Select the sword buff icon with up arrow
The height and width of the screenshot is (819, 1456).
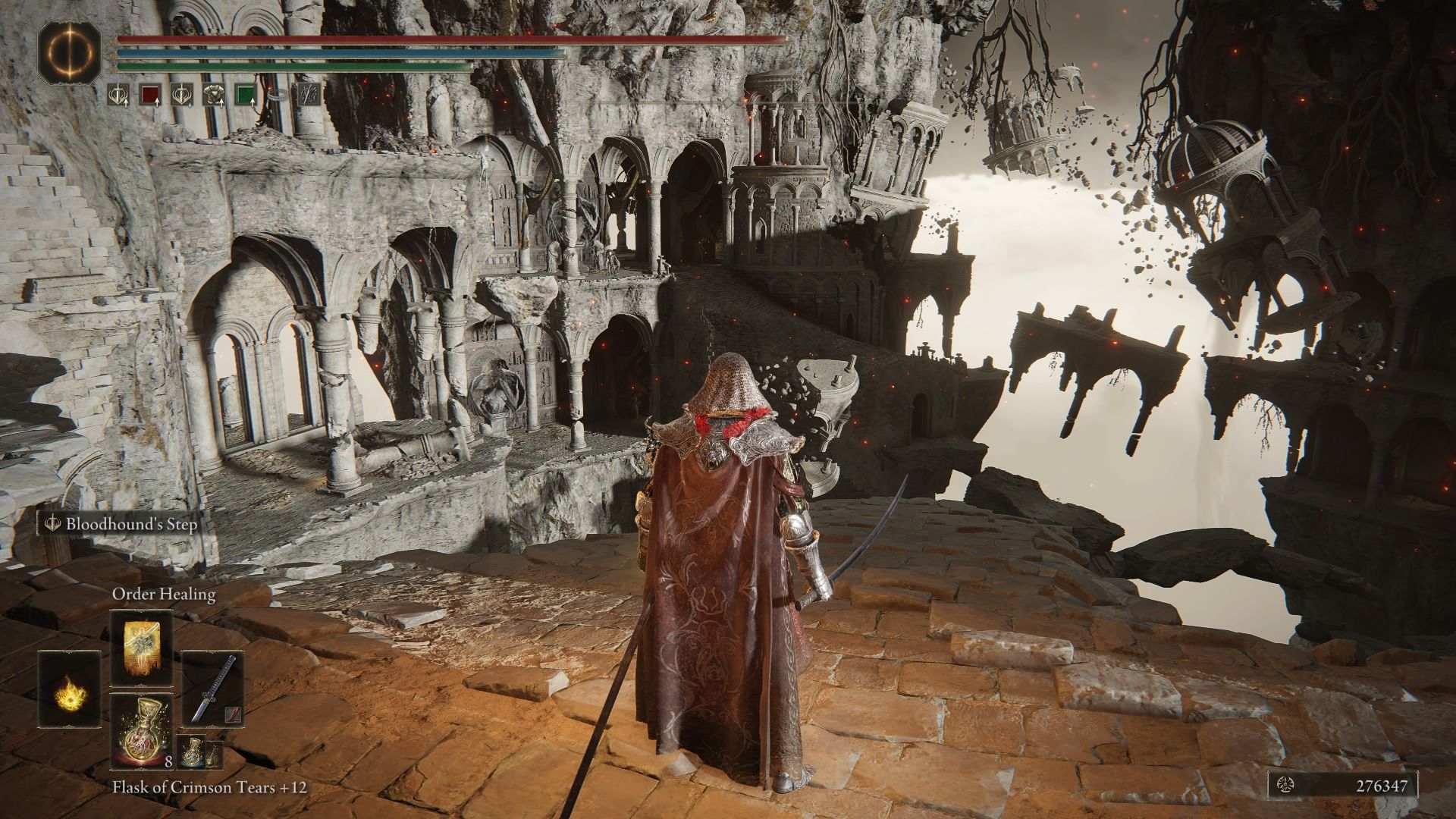point(118,96)
